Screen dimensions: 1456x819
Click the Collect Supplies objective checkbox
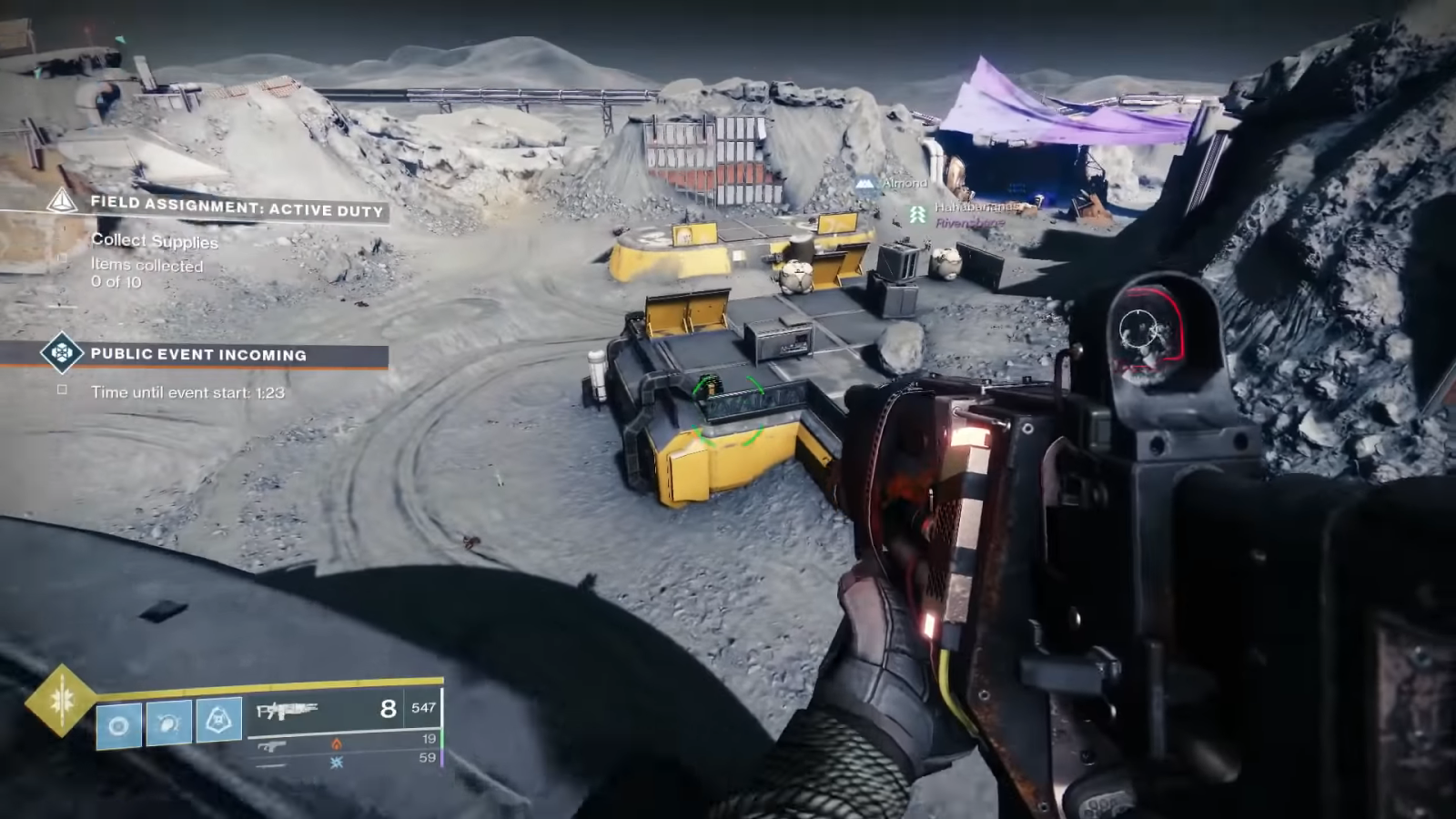[63, 258]
